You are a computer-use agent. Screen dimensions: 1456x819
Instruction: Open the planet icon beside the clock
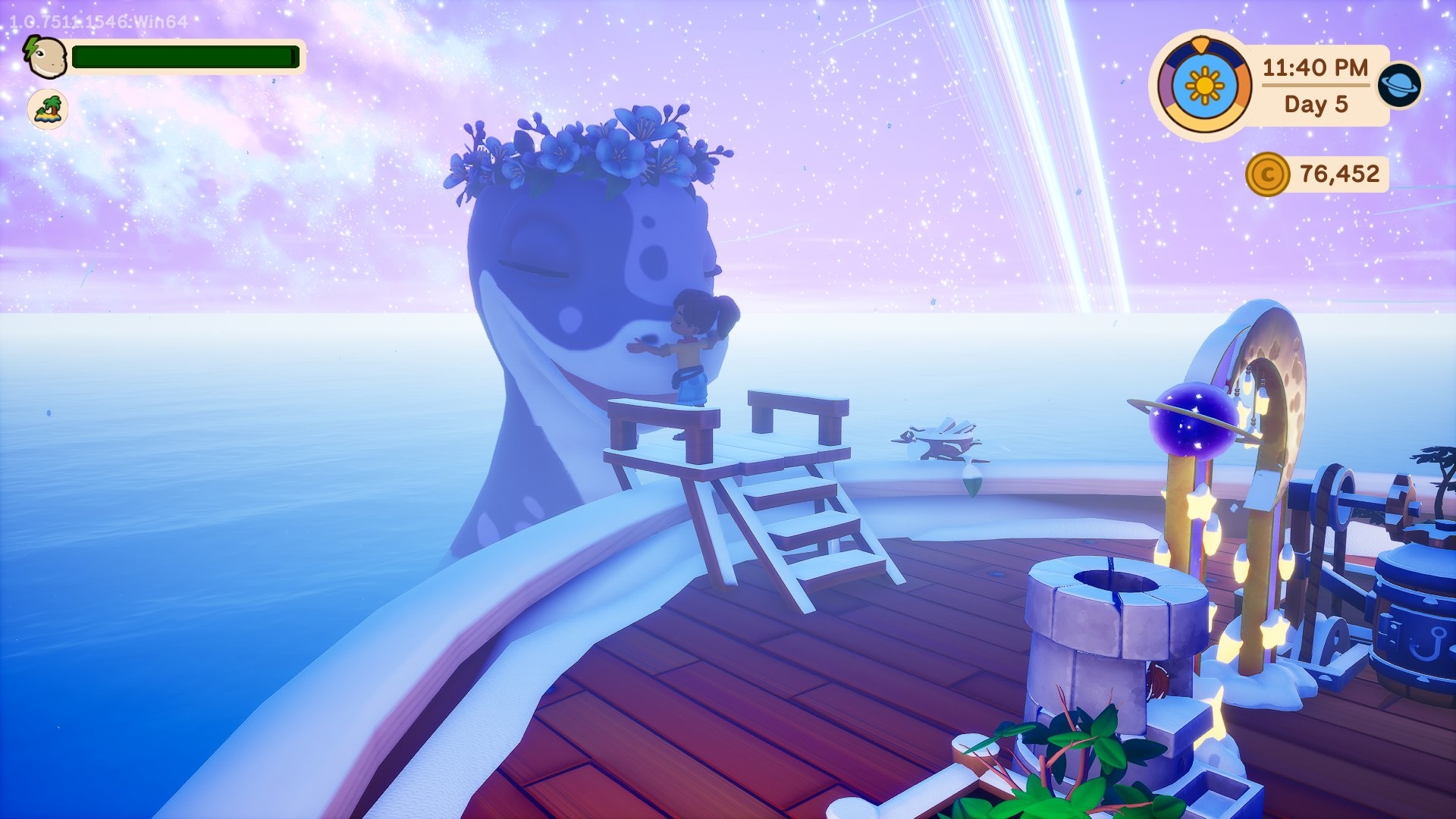click(1399, 84)
